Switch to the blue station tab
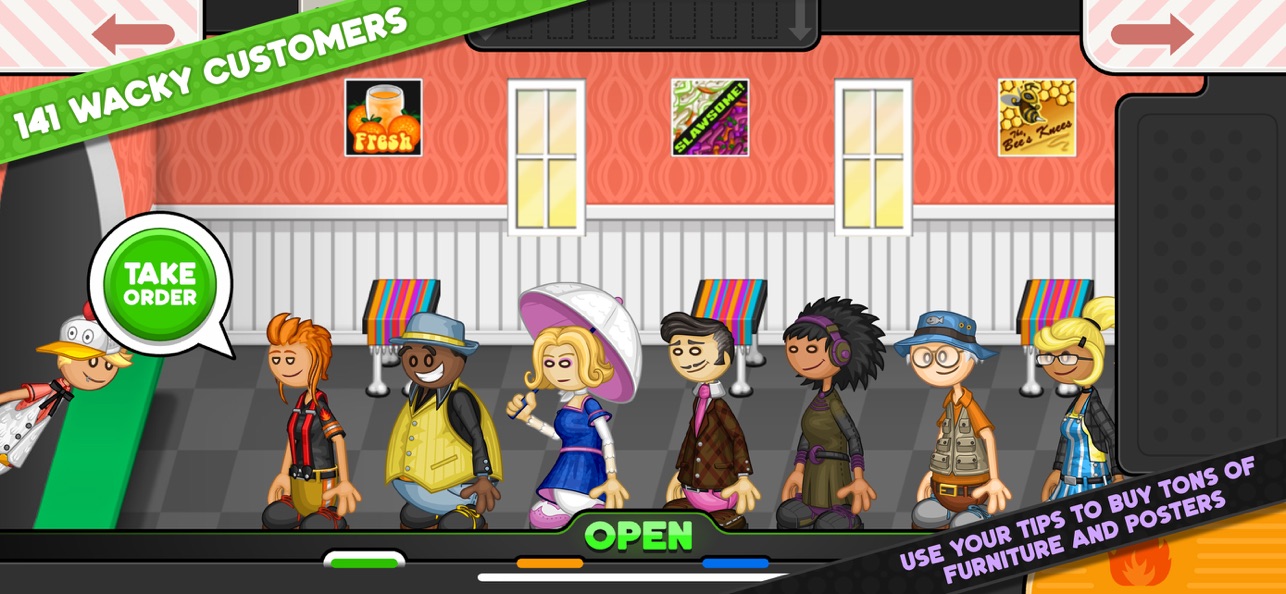This screenshot has height=594, width=1286. click(x=735, y=563)
